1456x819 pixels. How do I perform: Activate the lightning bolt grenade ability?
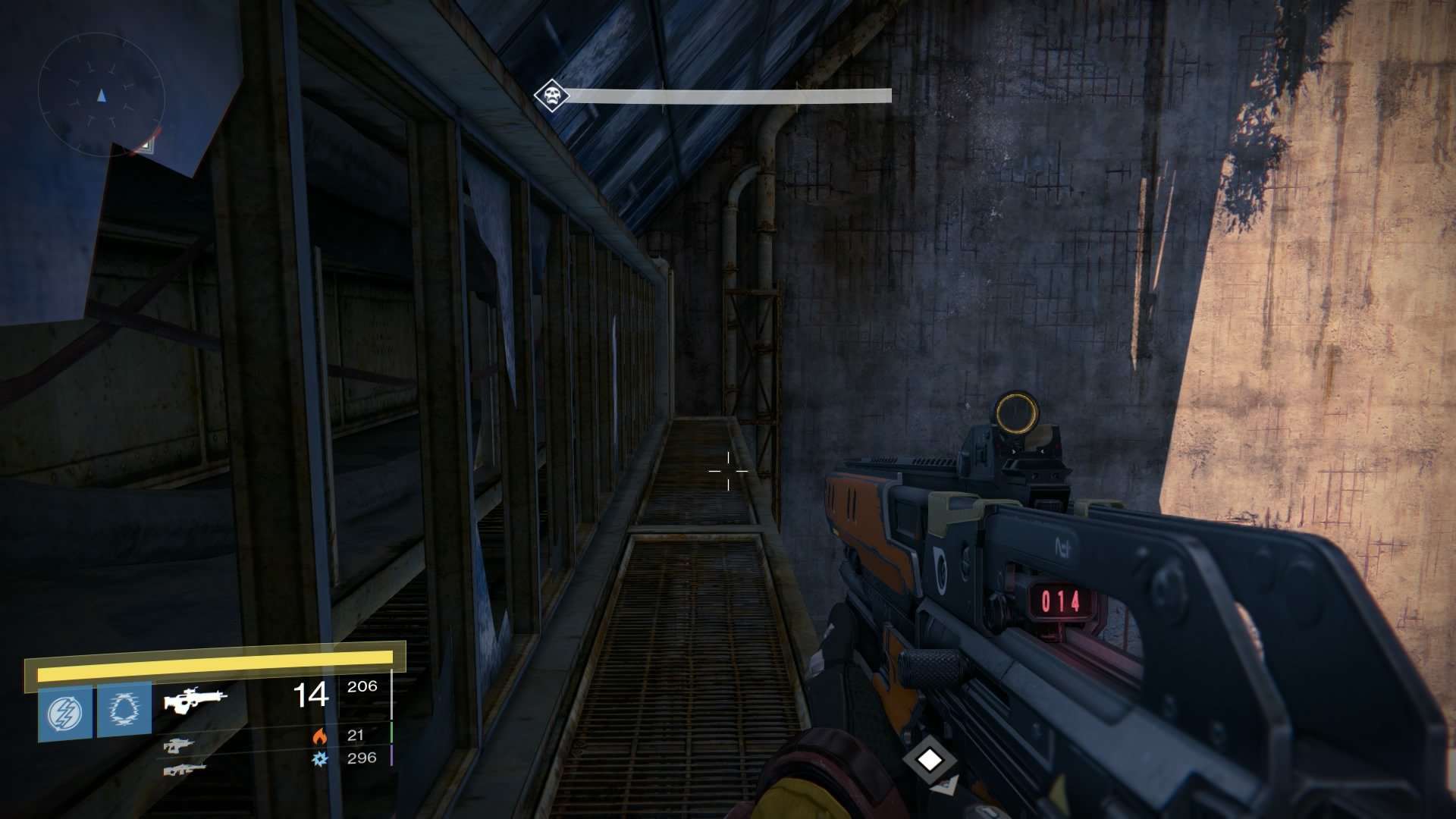[x=65, y=712]
